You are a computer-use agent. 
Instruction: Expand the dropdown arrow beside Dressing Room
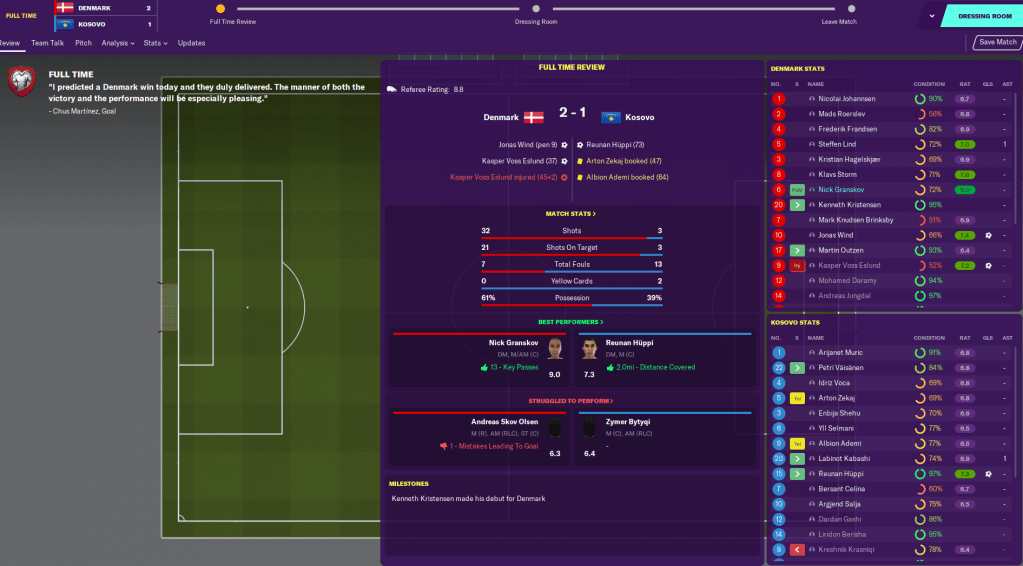point(932,16)
